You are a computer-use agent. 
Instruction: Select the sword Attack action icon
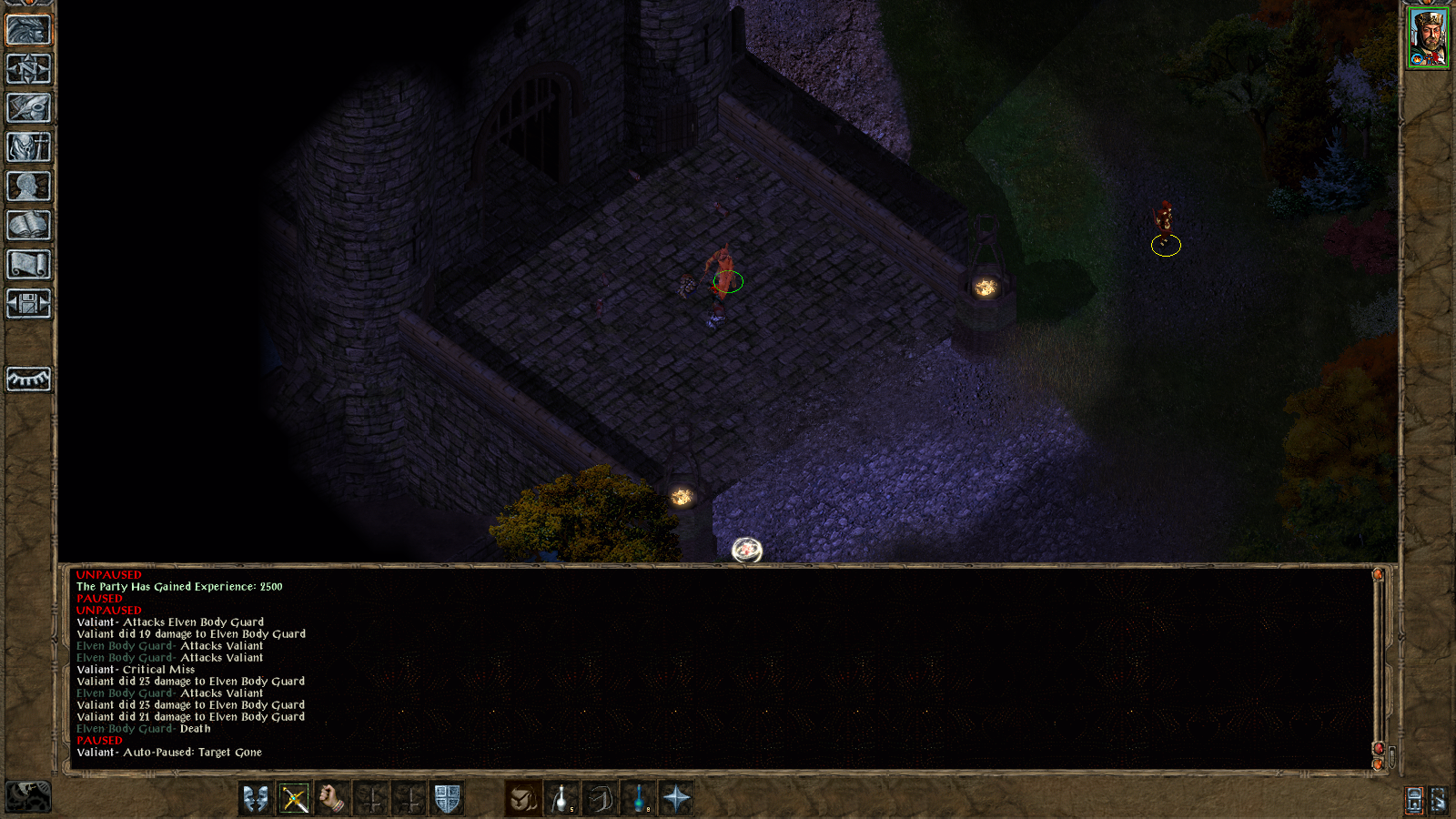294,797
